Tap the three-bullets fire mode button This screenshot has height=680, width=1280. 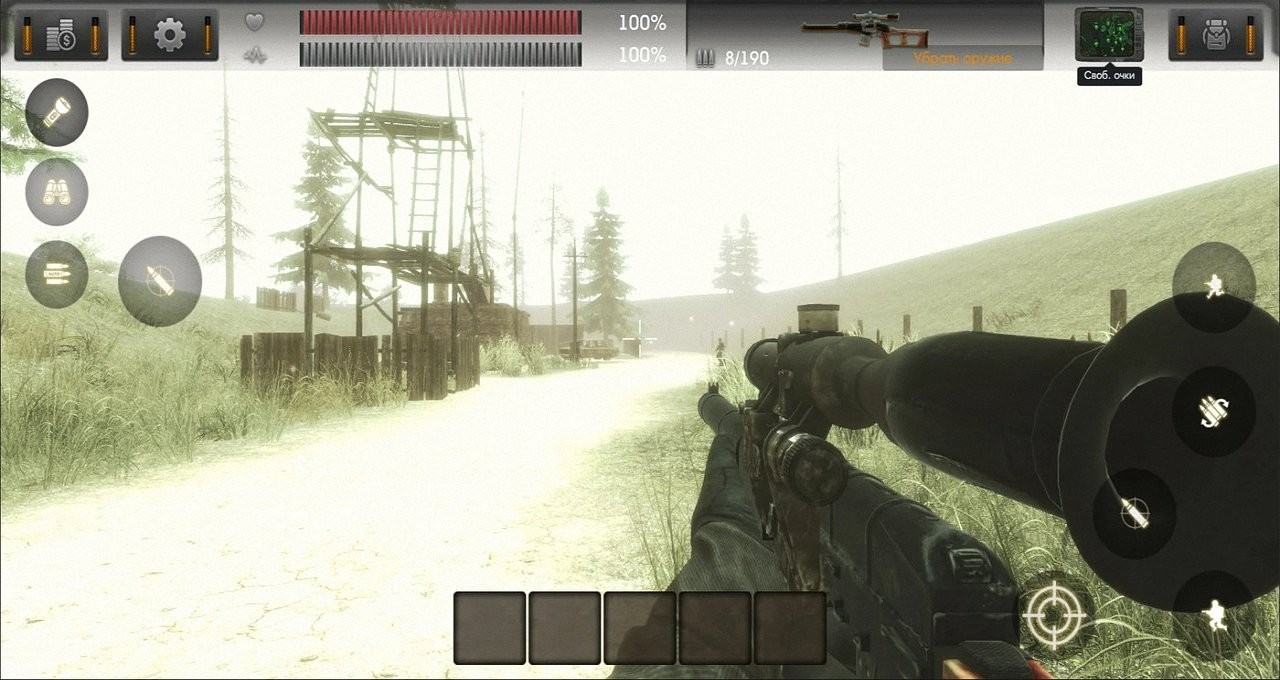tap(57, 273)
